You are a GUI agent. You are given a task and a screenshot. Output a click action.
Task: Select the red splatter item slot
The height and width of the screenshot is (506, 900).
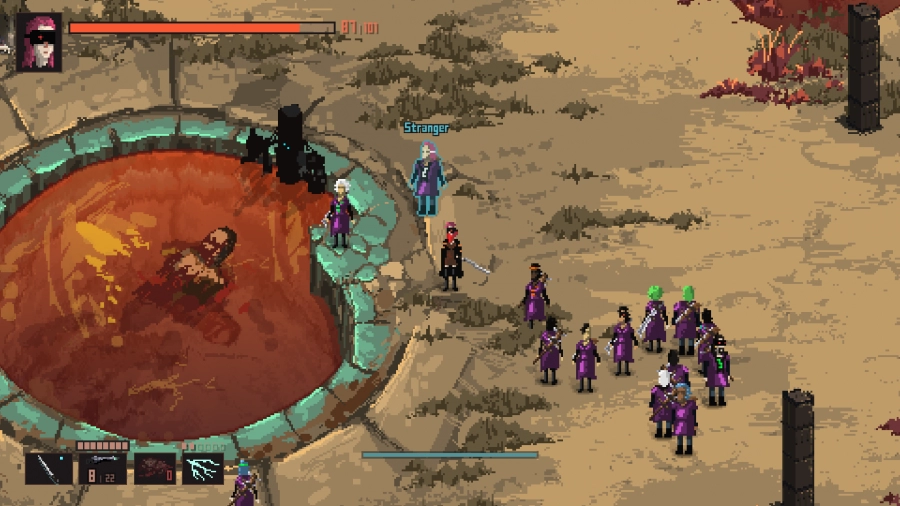[x=154, y=468]
